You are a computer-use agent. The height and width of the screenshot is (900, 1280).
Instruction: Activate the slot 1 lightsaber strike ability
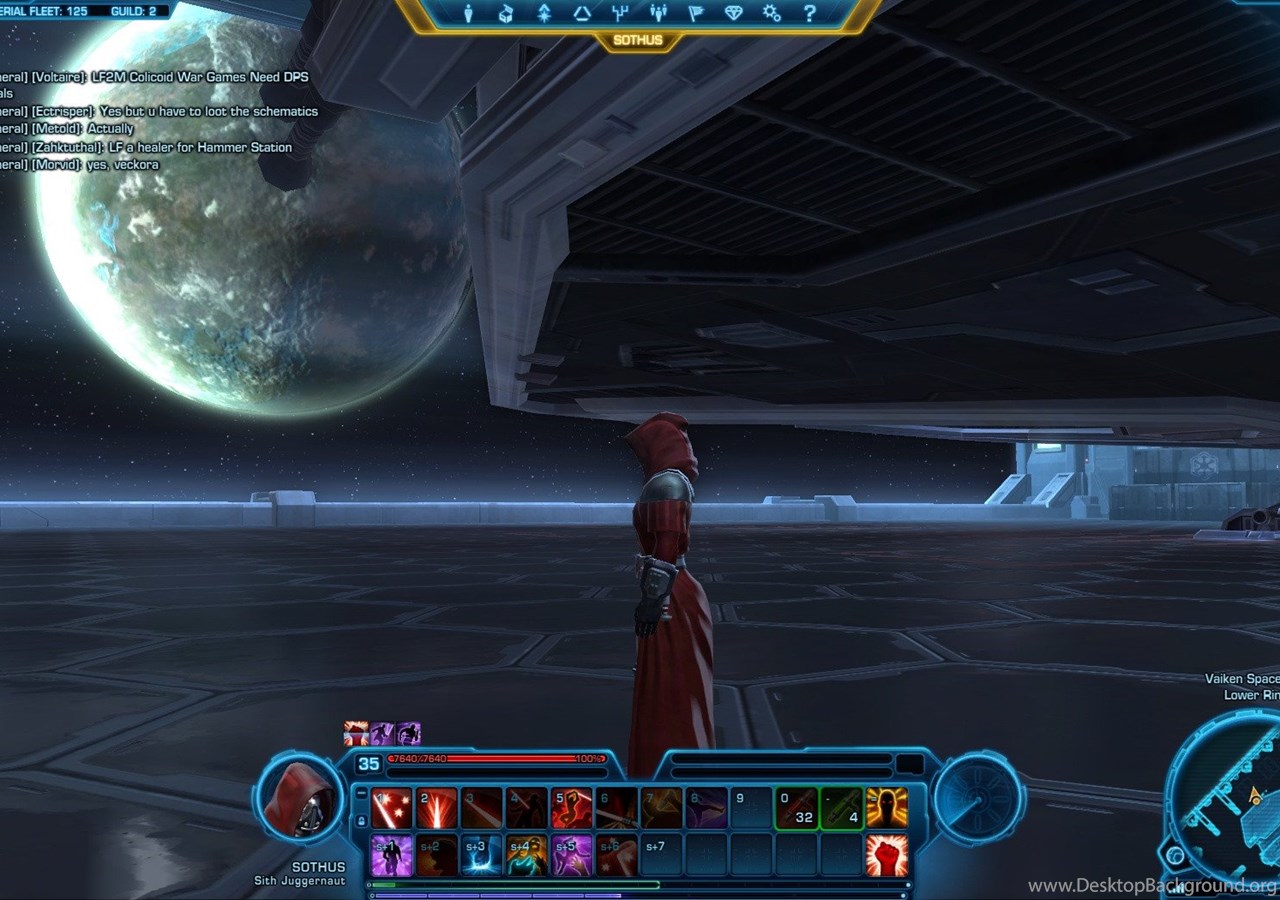point(391,808)
